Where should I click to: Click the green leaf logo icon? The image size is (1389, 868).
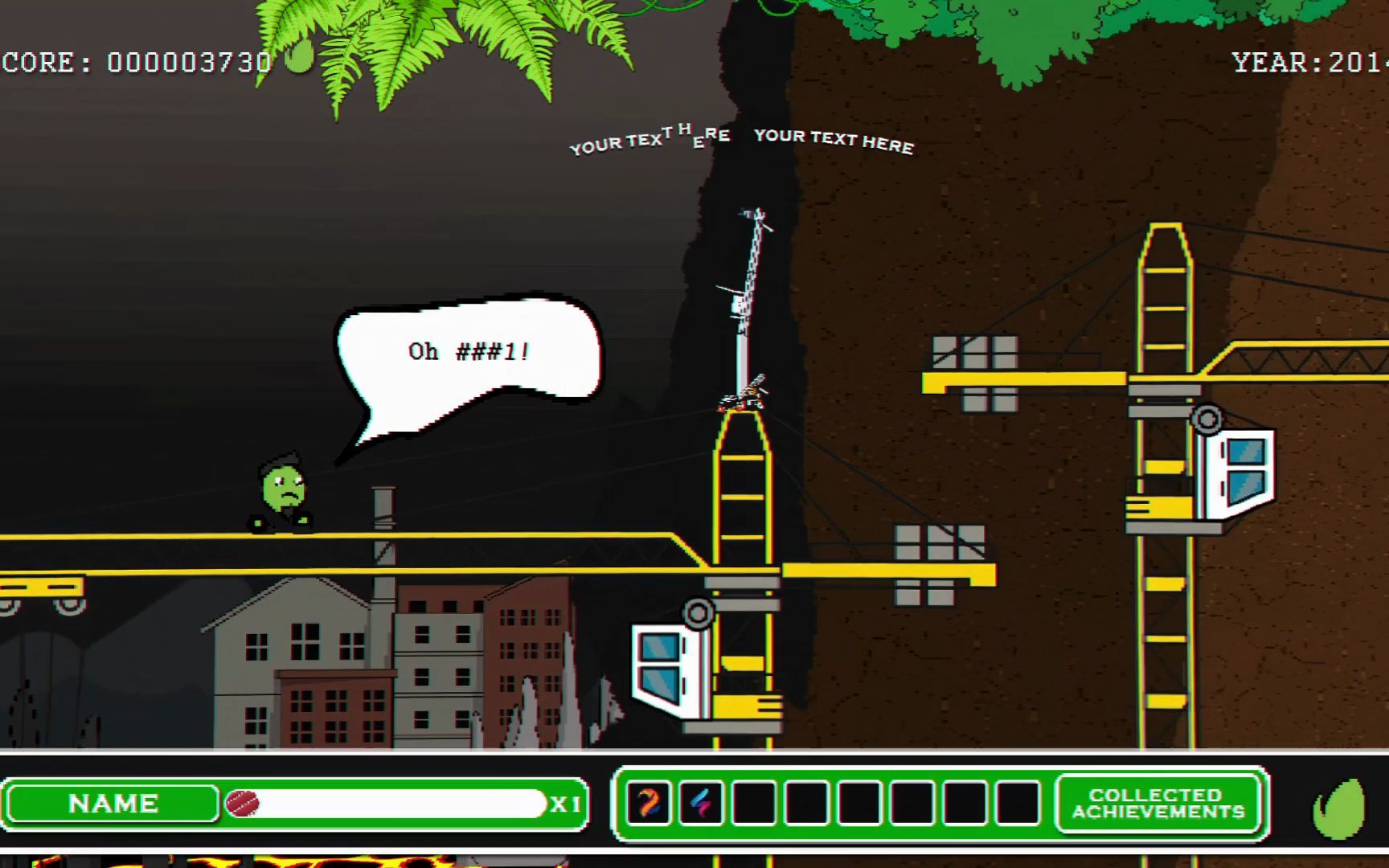[x=1339, y=808]
